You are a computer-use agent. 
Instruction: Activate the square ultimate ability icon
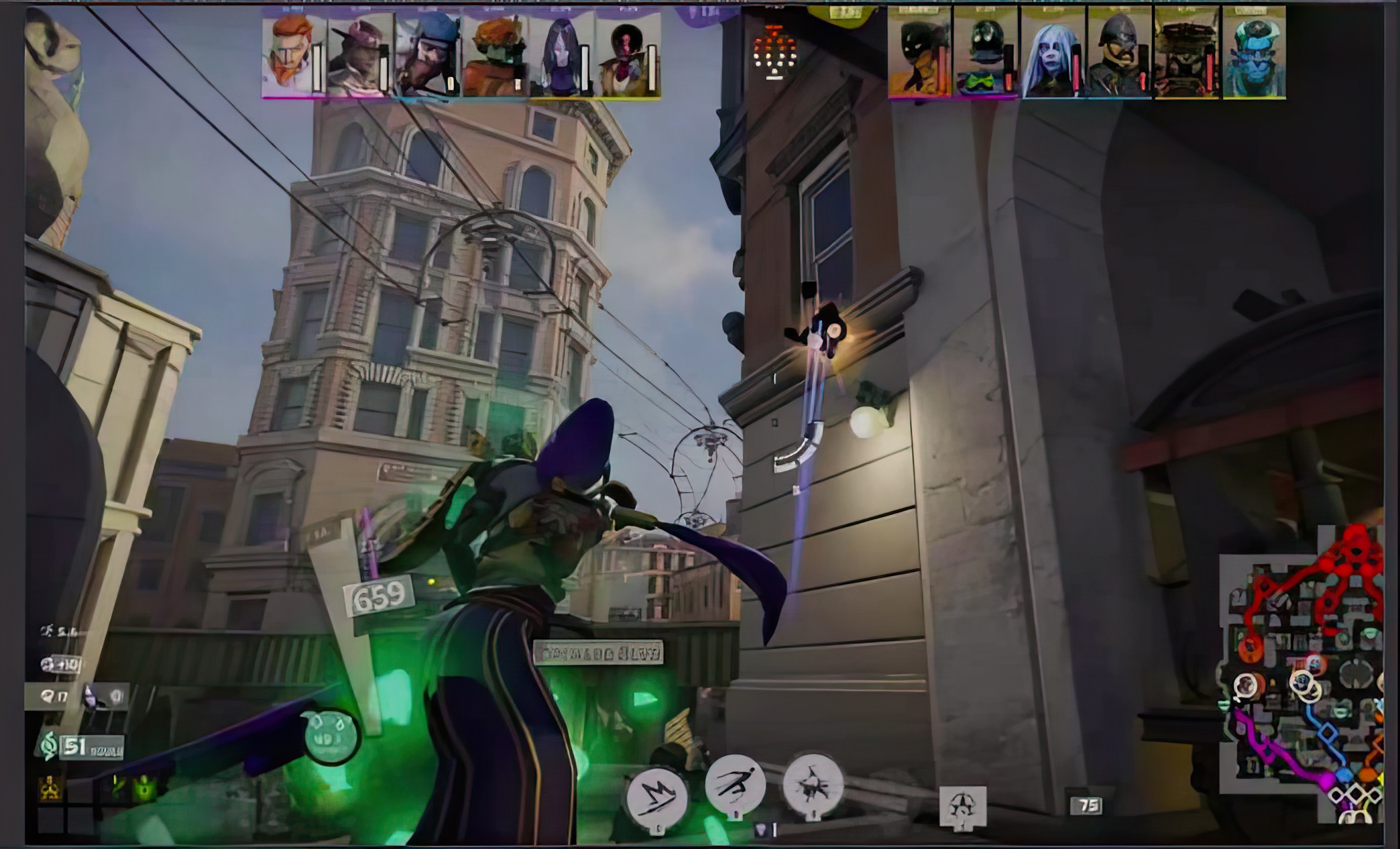click(962, 806)
